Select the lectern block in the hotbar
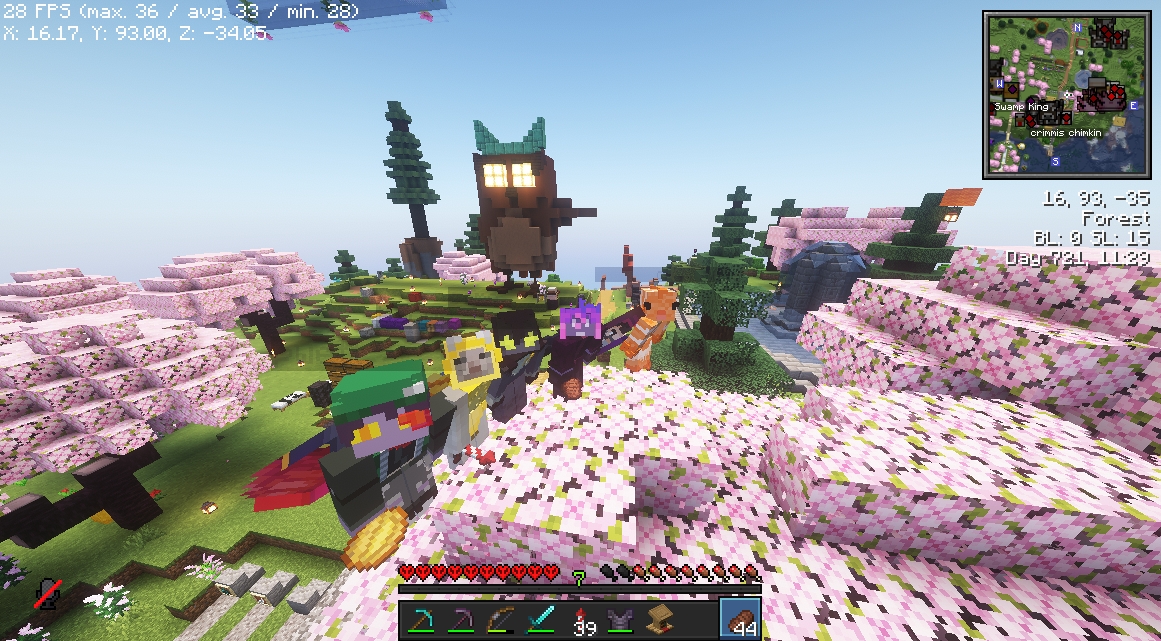Viewport: 1161px width, 641px height. [x=660, y=620]
